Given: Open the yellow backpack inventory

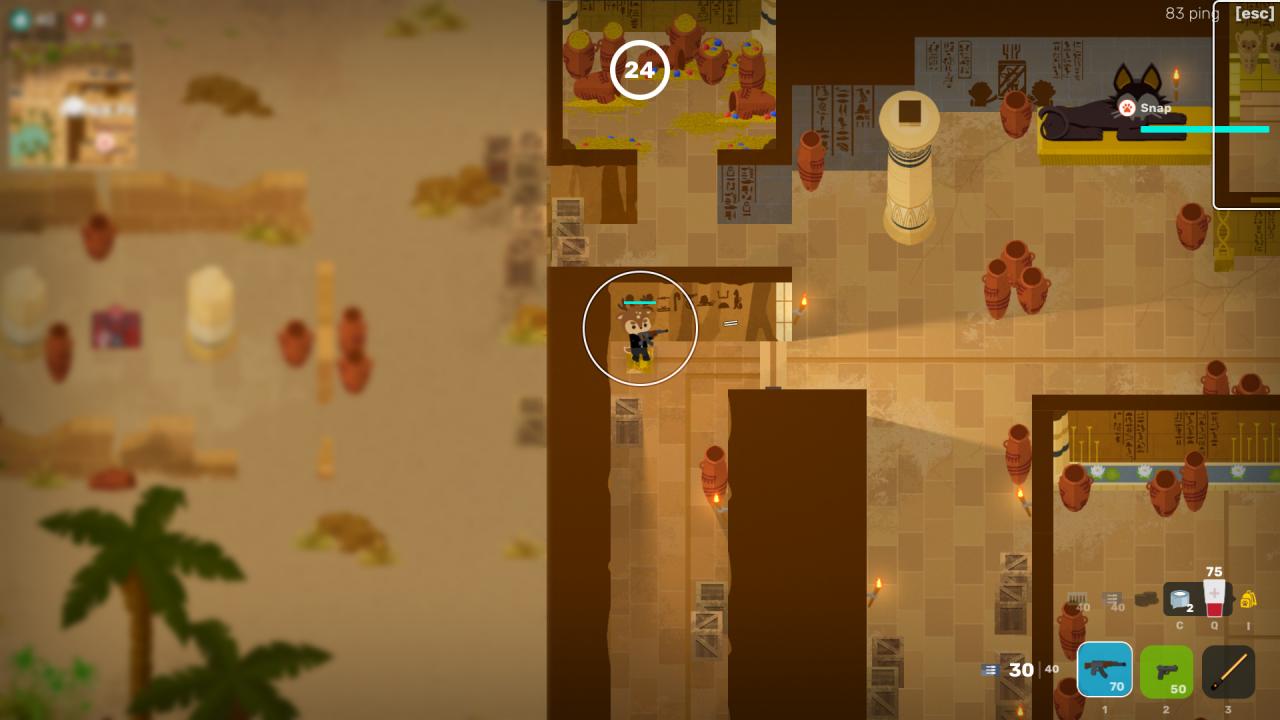Looking at the screenshot, I should coord(1248,600).
